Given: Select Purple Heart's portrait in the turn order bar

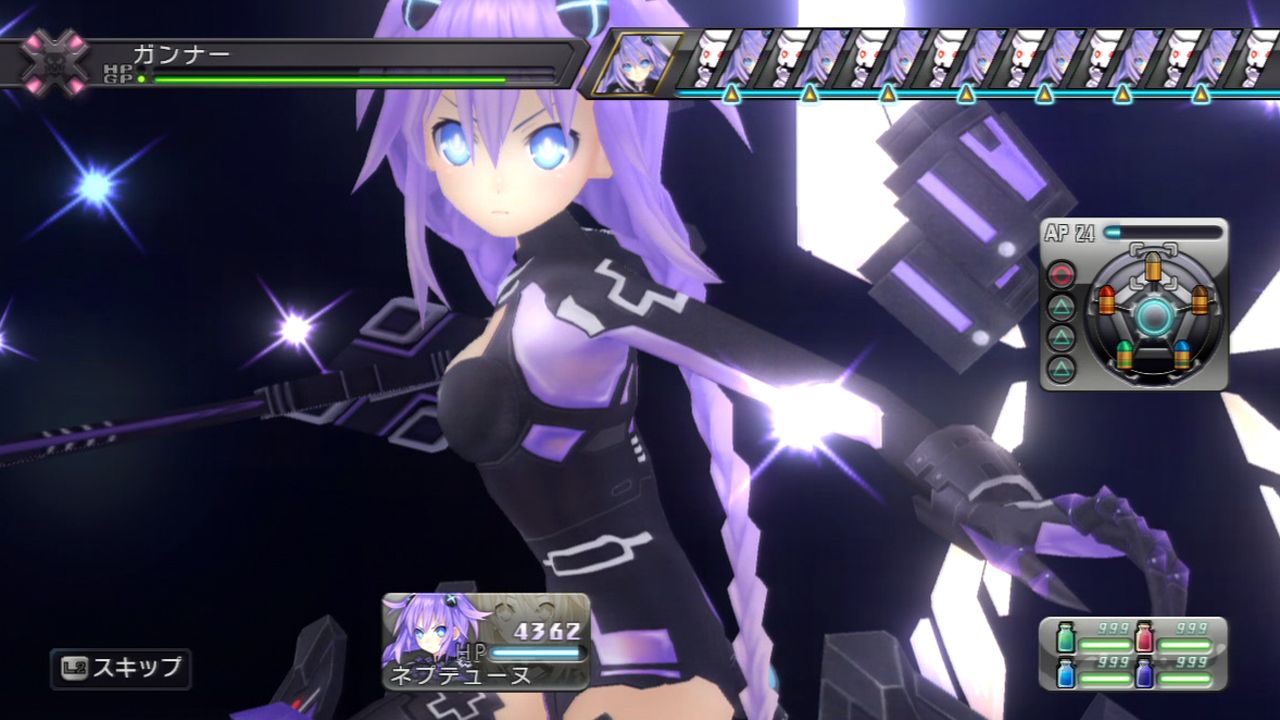Looking at the screenshot, I should [x=637, y=62].
